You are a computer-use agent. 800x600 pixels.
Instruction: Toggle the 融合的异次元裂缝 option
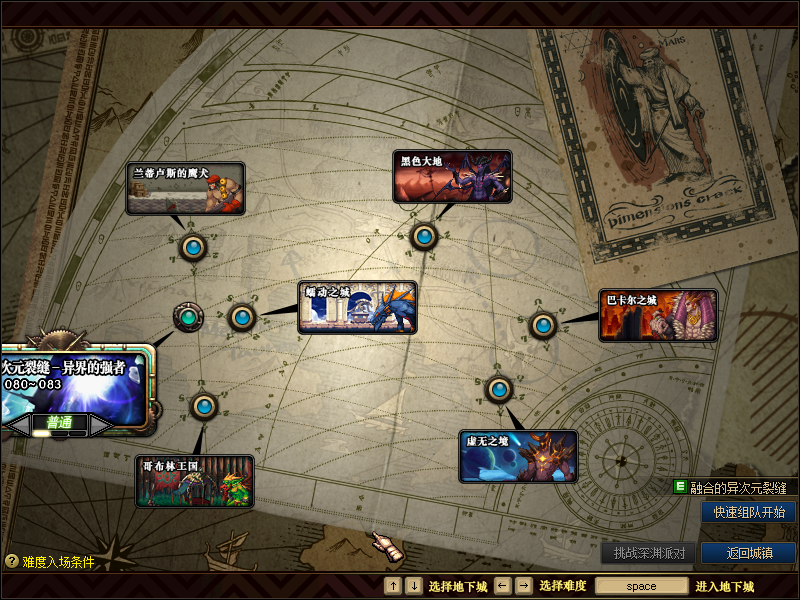(681, 487)
